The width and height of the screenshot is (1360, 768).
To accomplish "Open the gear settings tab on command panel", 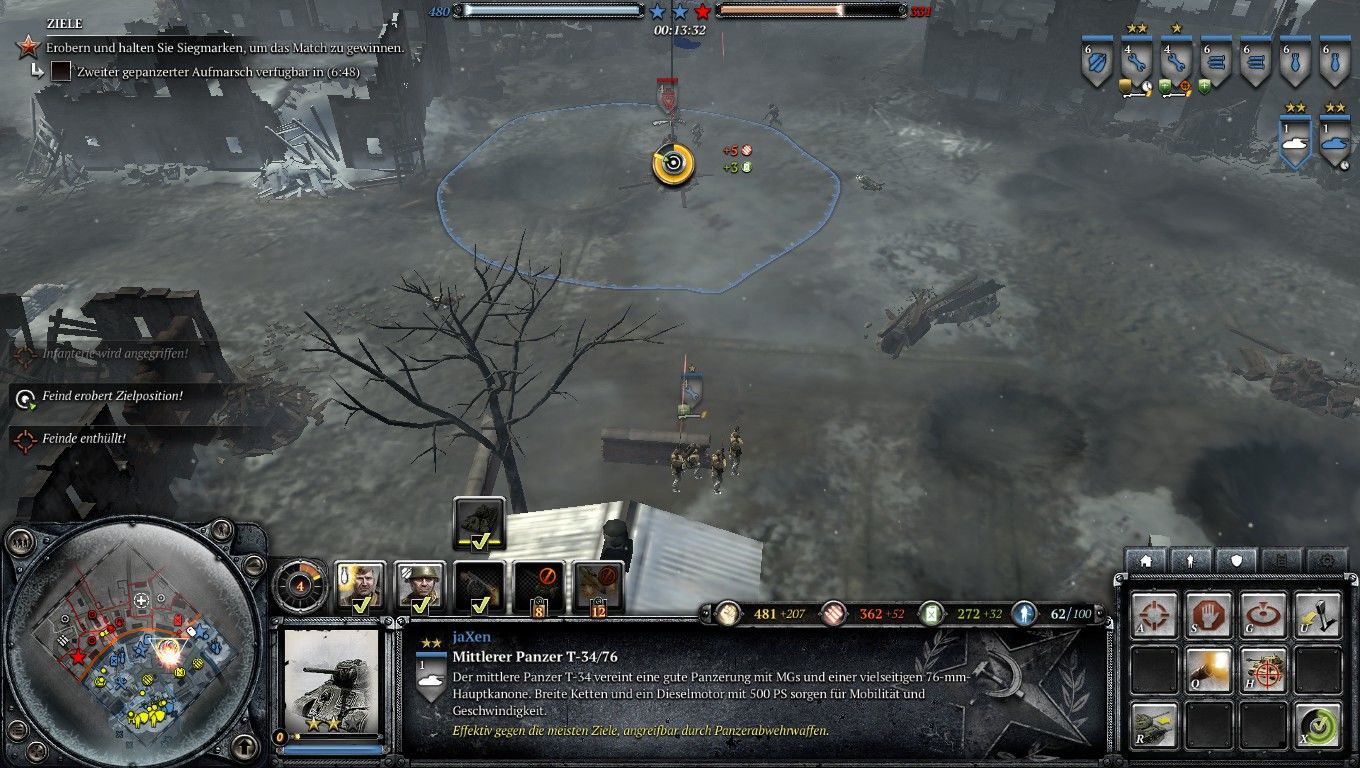I will point(1325,560).
